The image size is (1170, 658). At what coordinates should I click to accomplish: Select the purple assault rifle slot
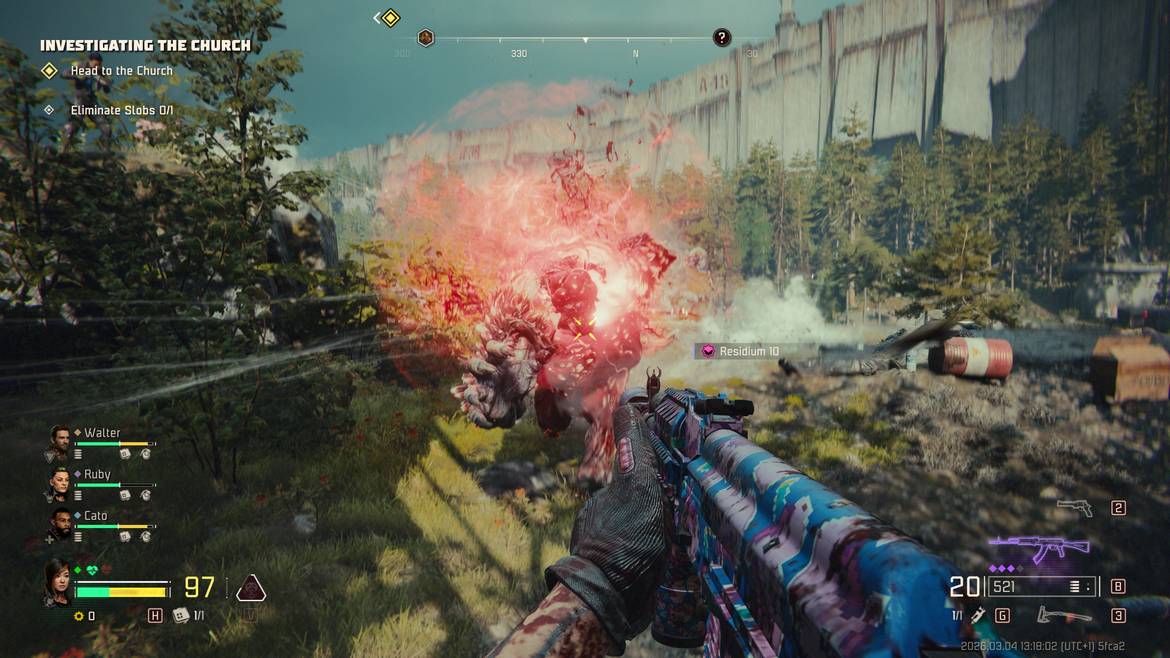pos(1038,549)
